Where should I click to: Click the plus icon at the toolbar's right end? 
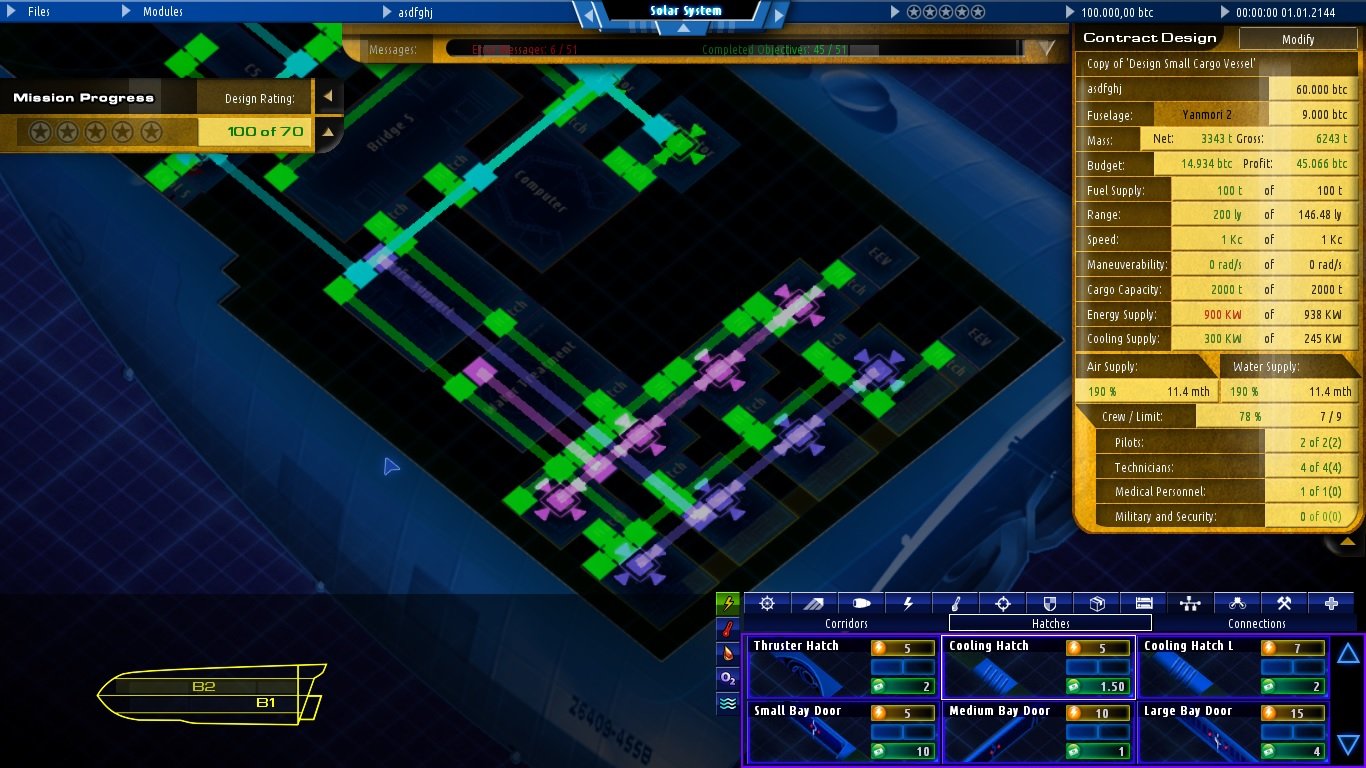[1331, 602]
